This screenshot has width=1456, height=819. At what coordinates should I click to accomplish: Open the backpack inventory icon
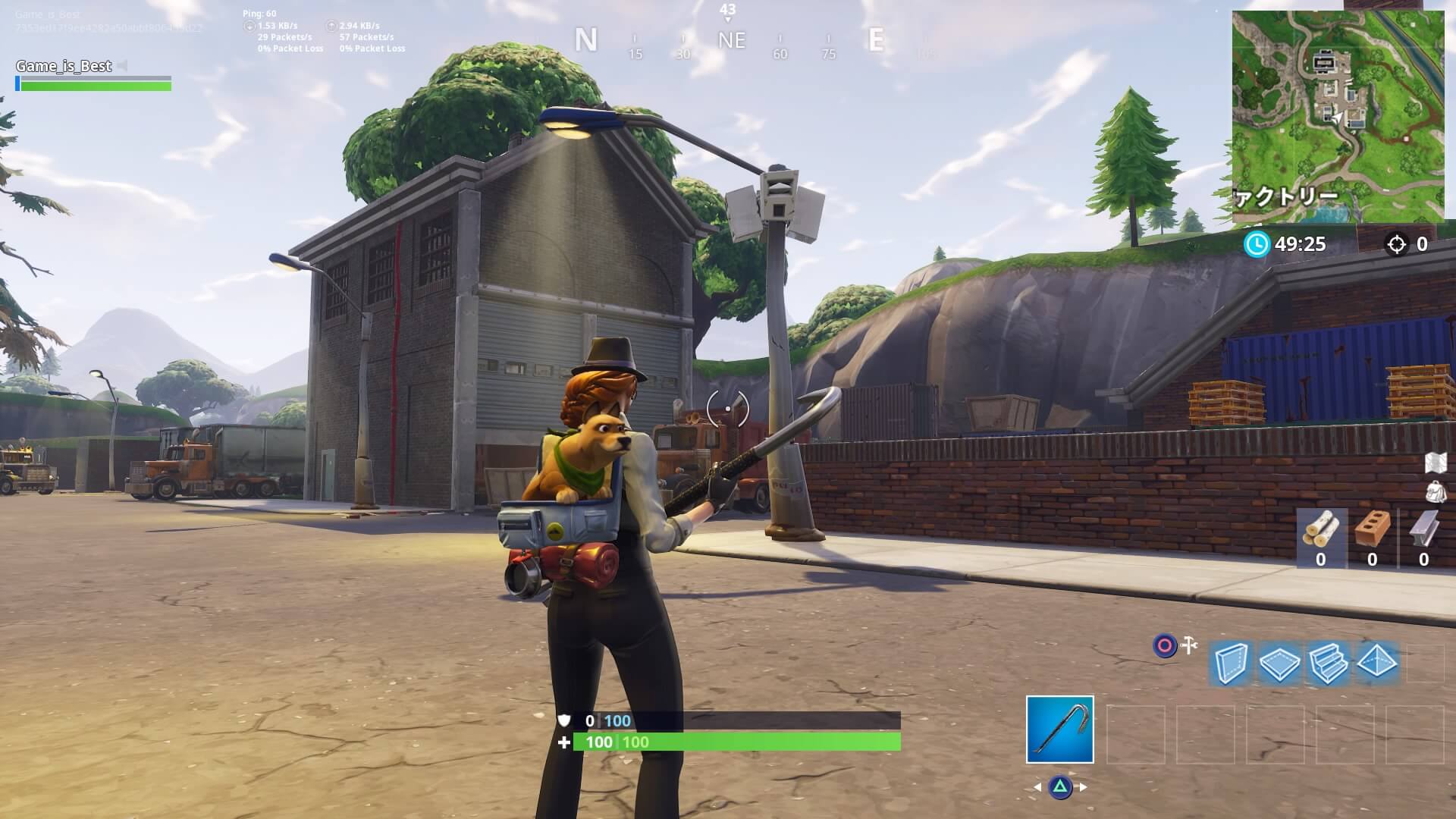(1436, 491)
